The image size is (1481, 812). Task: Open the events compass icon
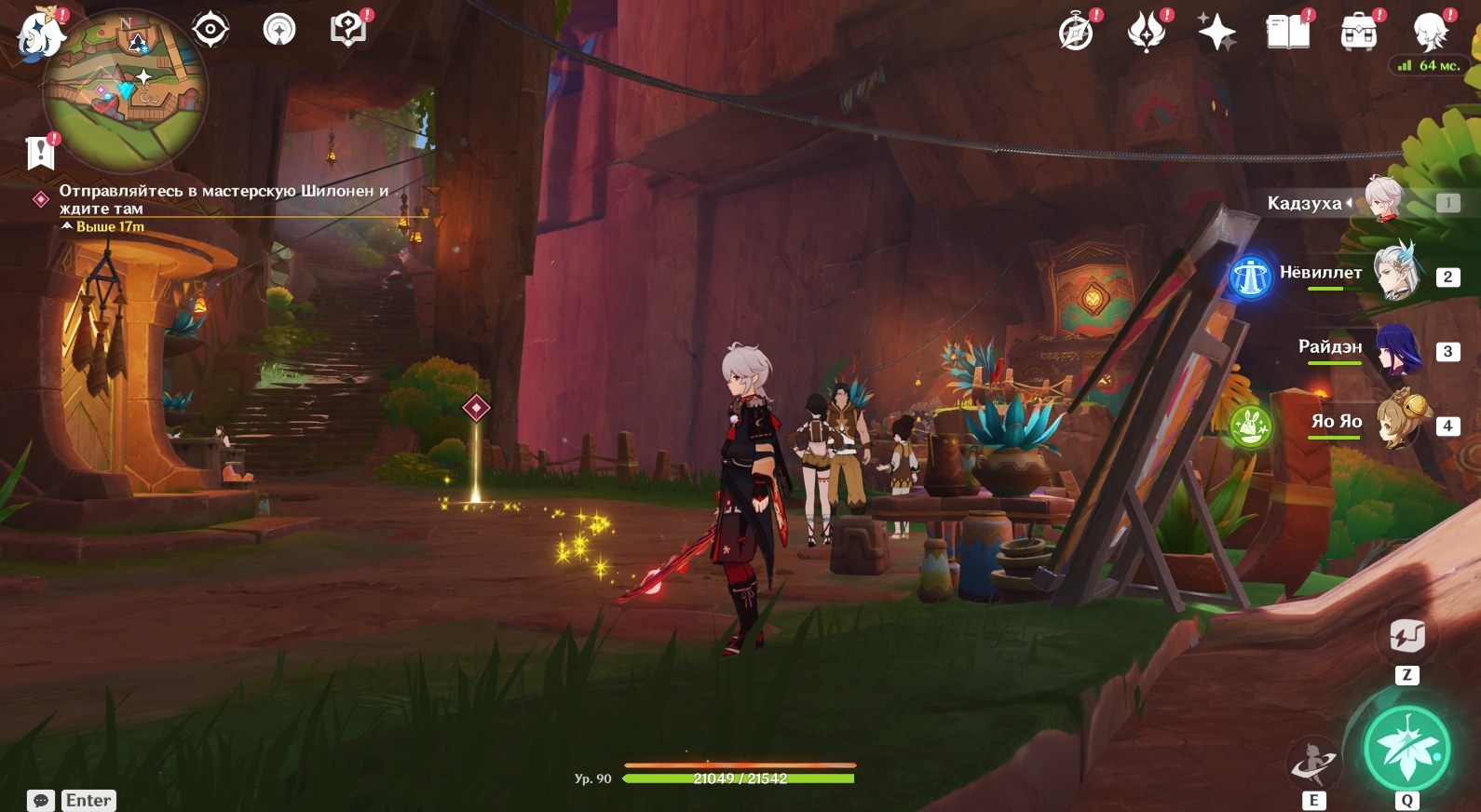click(x=1077, y=33)
